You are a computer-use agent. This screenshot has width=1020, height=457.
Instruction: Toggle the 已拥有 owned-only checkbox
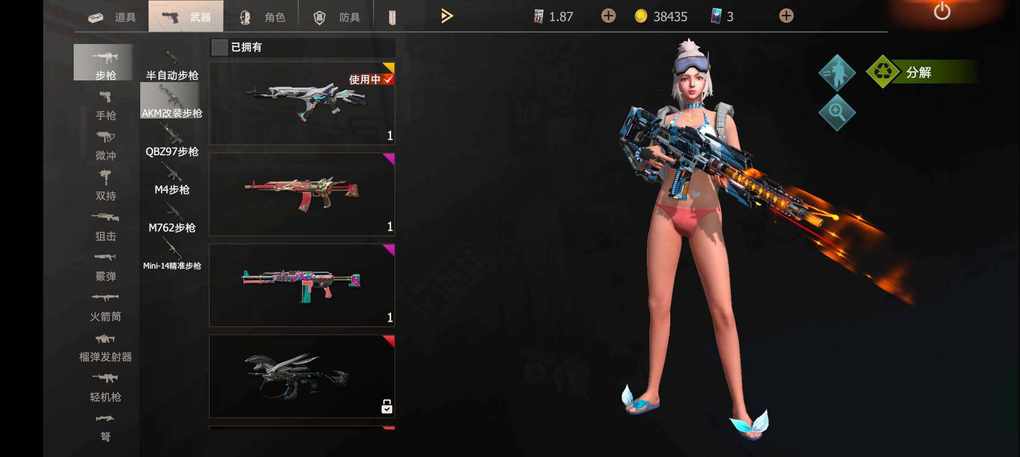(x=219, y=47)
